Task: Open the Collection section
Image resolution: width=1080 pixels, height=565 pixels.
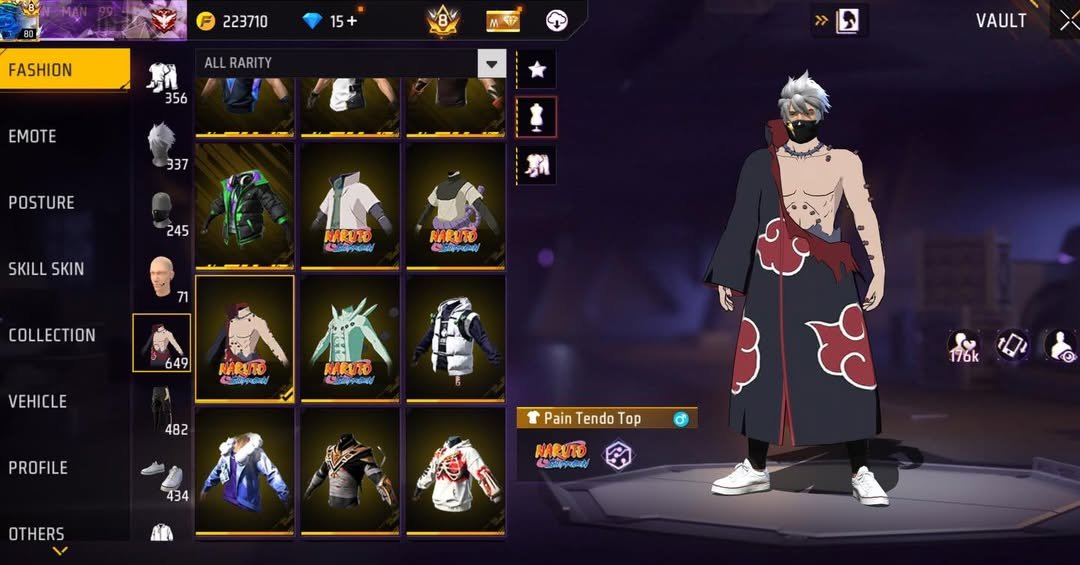Action: pyautogui.click(x=52, y=335)
